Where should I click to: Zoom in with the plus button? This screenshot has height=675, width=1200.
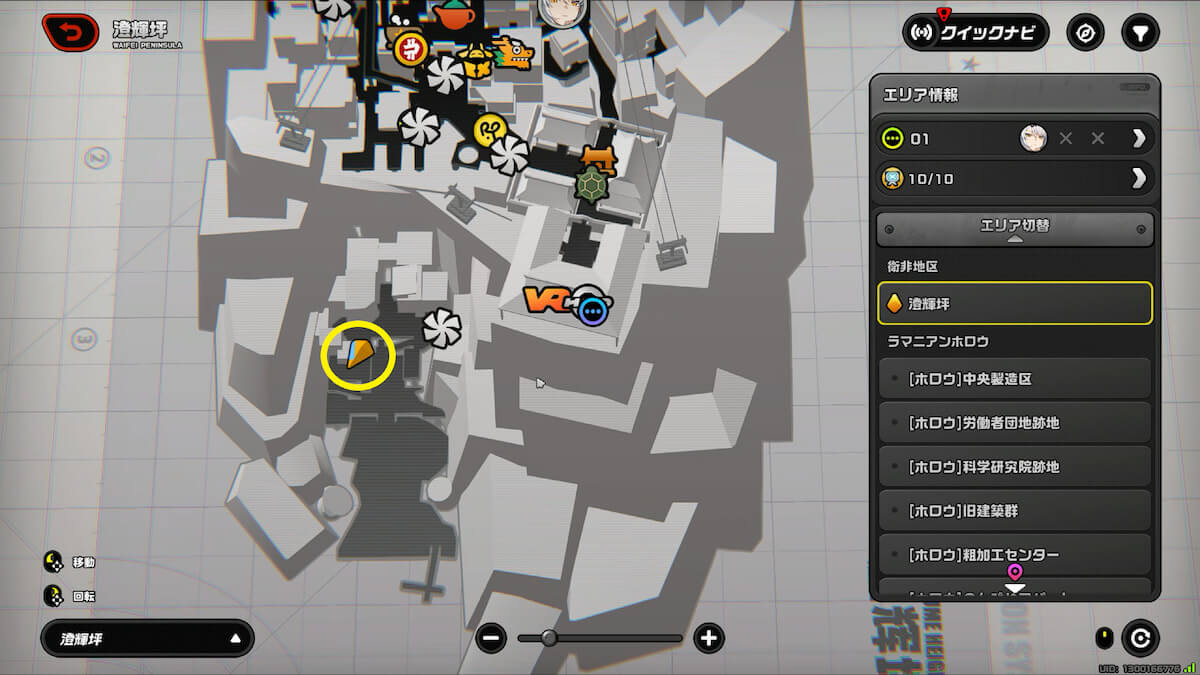pyautogui.click(x=709, y=638)
